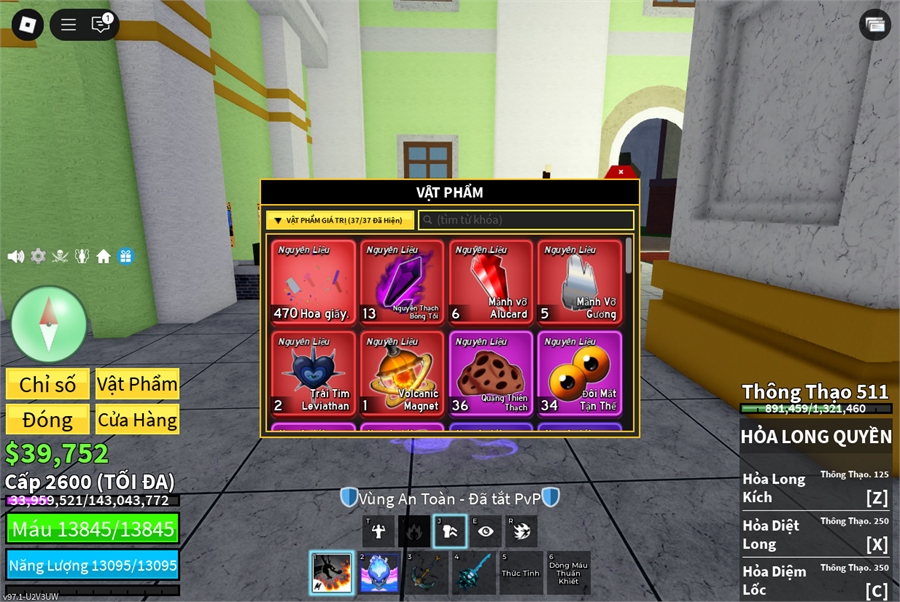The width and height of the screenshot is (900, 602).
Task: Click the inventory keyword search box
Action: [x=526, y=220]
